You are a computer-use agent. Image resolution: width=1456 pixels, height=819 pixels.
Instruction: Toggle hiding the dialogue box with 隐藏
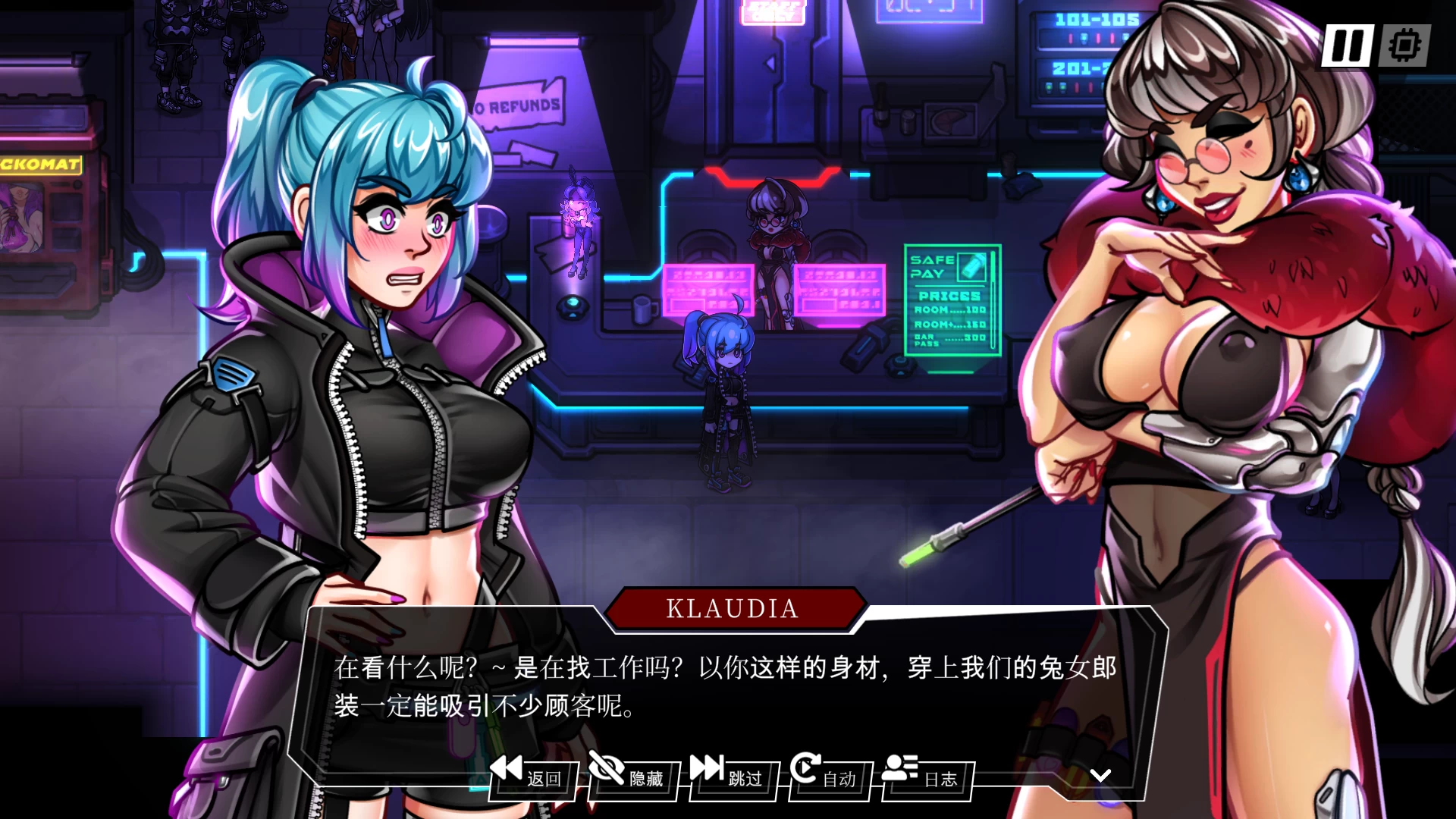[x=645, y=778]
